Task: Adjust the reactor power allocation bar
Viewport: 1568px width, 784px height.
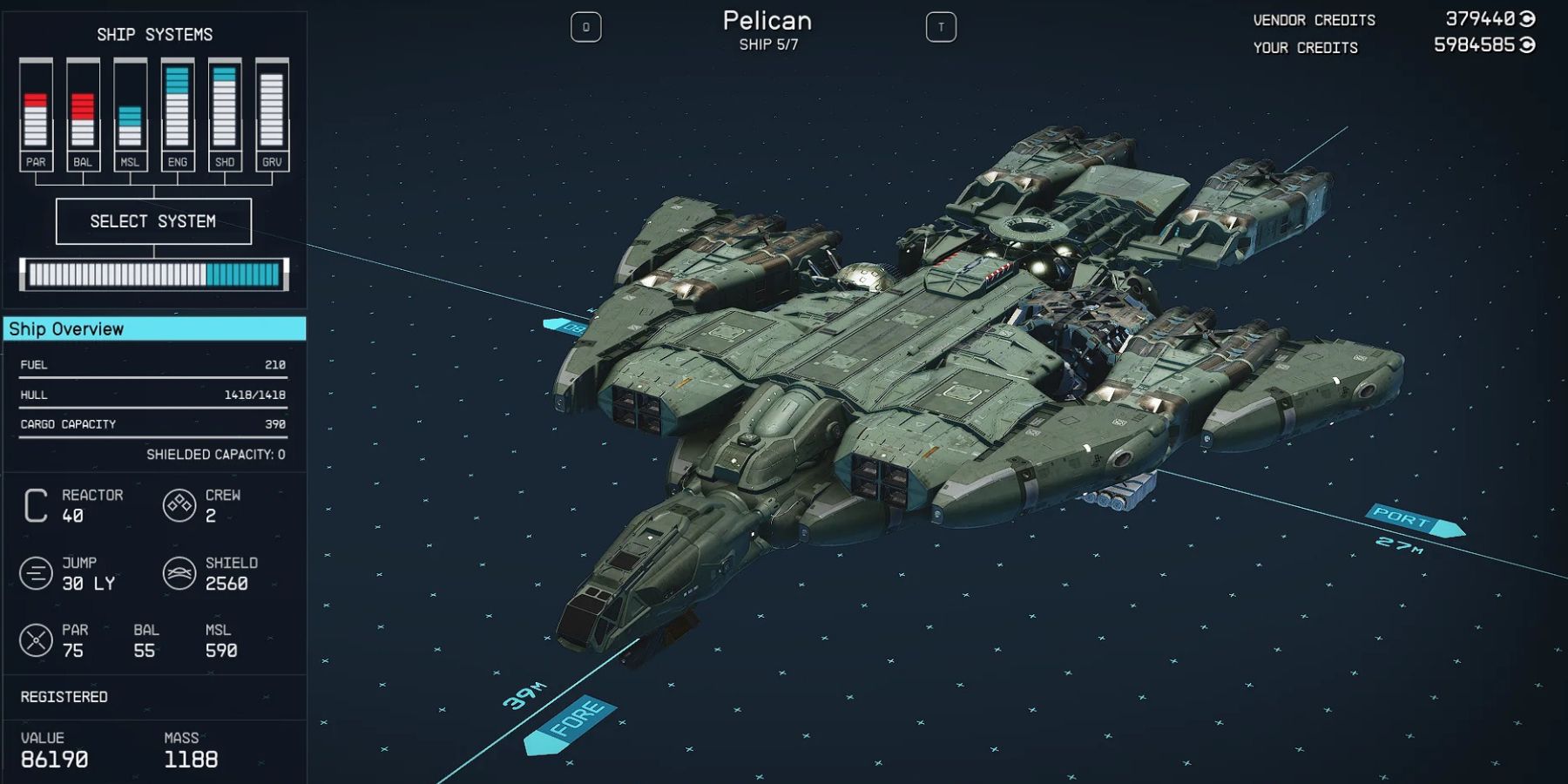Action: click(x=153, y=274)
